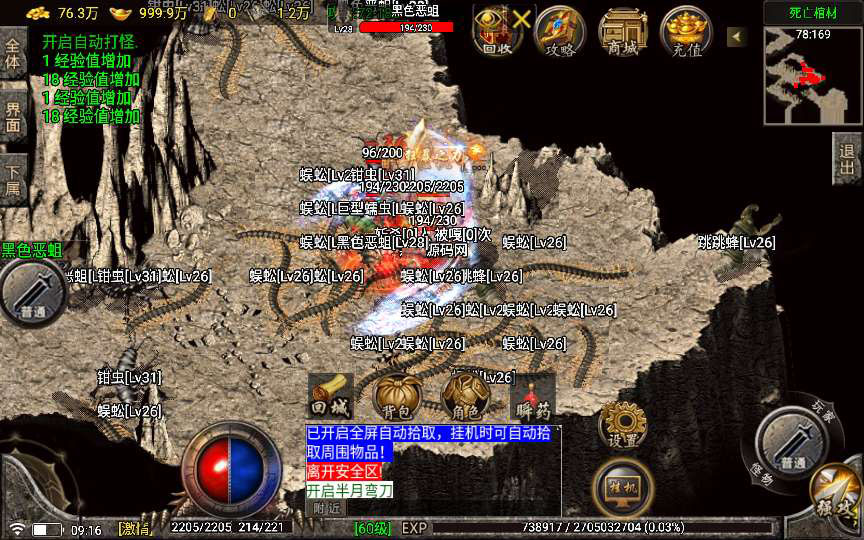Switch to the 界面 tab
The height and width of the screenshot is (540, 864).
[13, 117]
